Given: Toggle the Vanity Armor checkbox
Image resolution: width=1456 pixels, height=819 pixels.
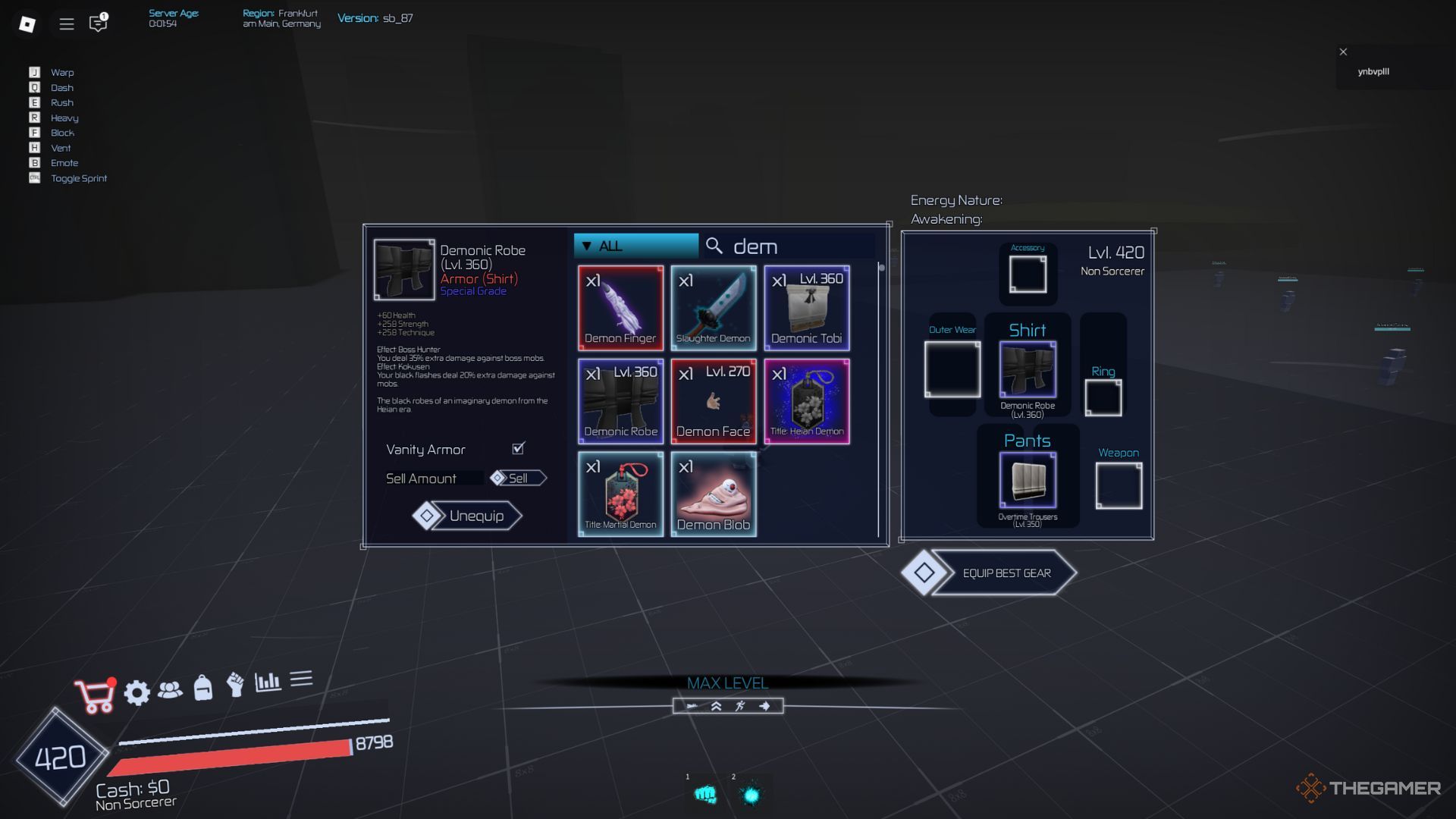Looking at the screenshot, I should click(517, 449).
